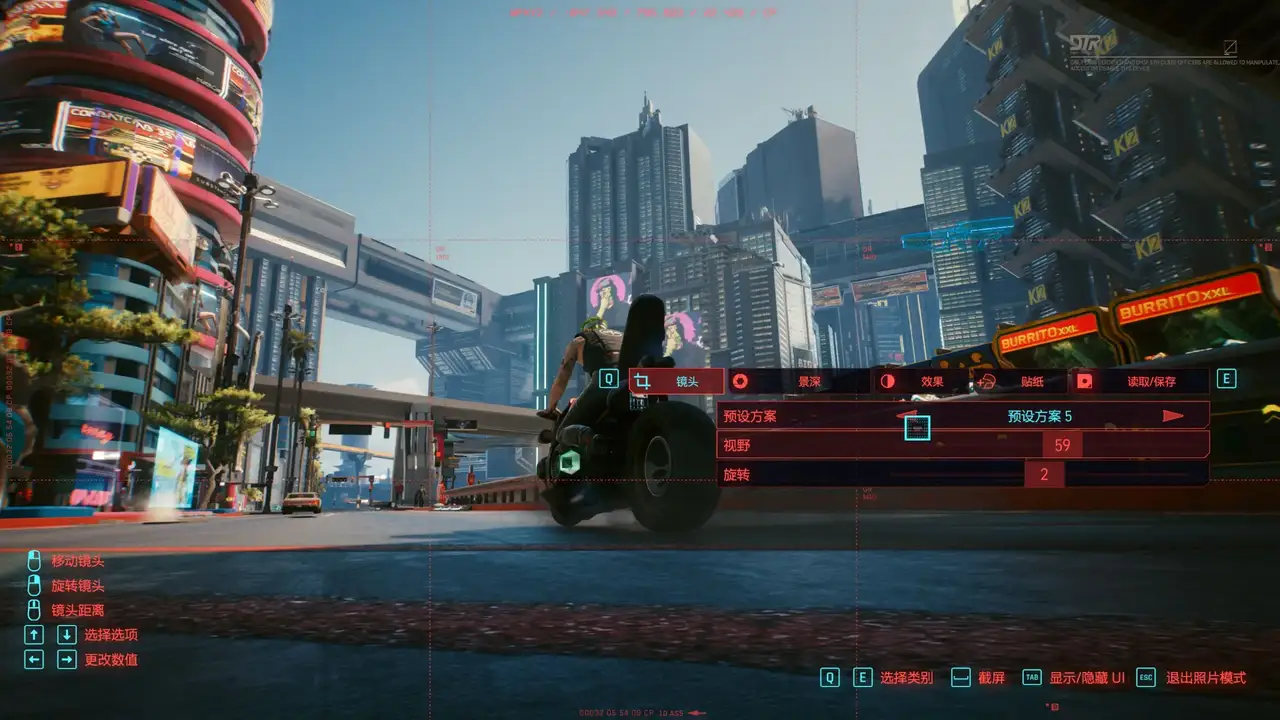The height and width of the screenshot is (720, 1280).
Task: Adjust the 旋转 (Rotation) slider
Action: click(1044, 475)
